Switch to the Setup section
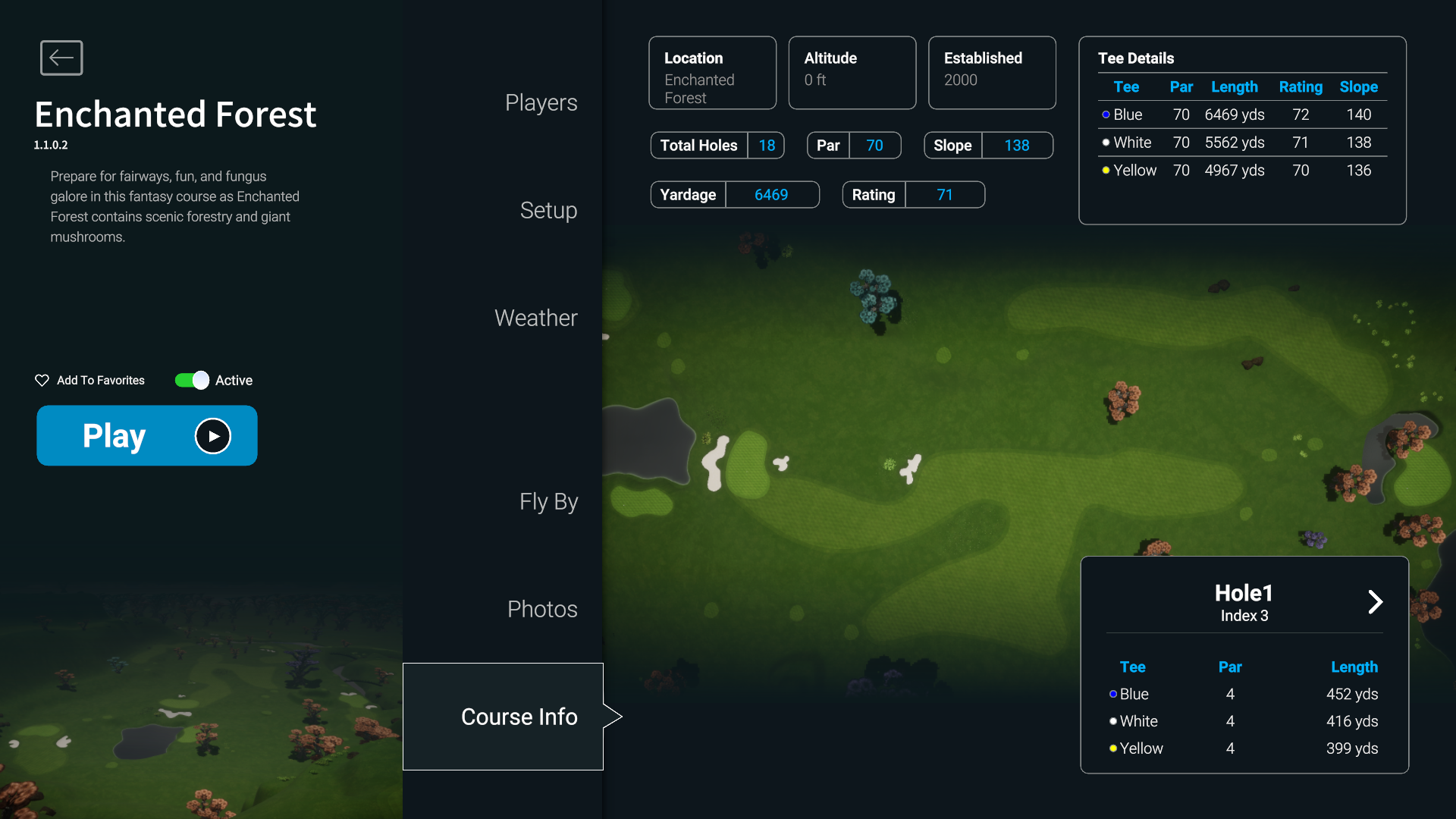 [548, 210]
